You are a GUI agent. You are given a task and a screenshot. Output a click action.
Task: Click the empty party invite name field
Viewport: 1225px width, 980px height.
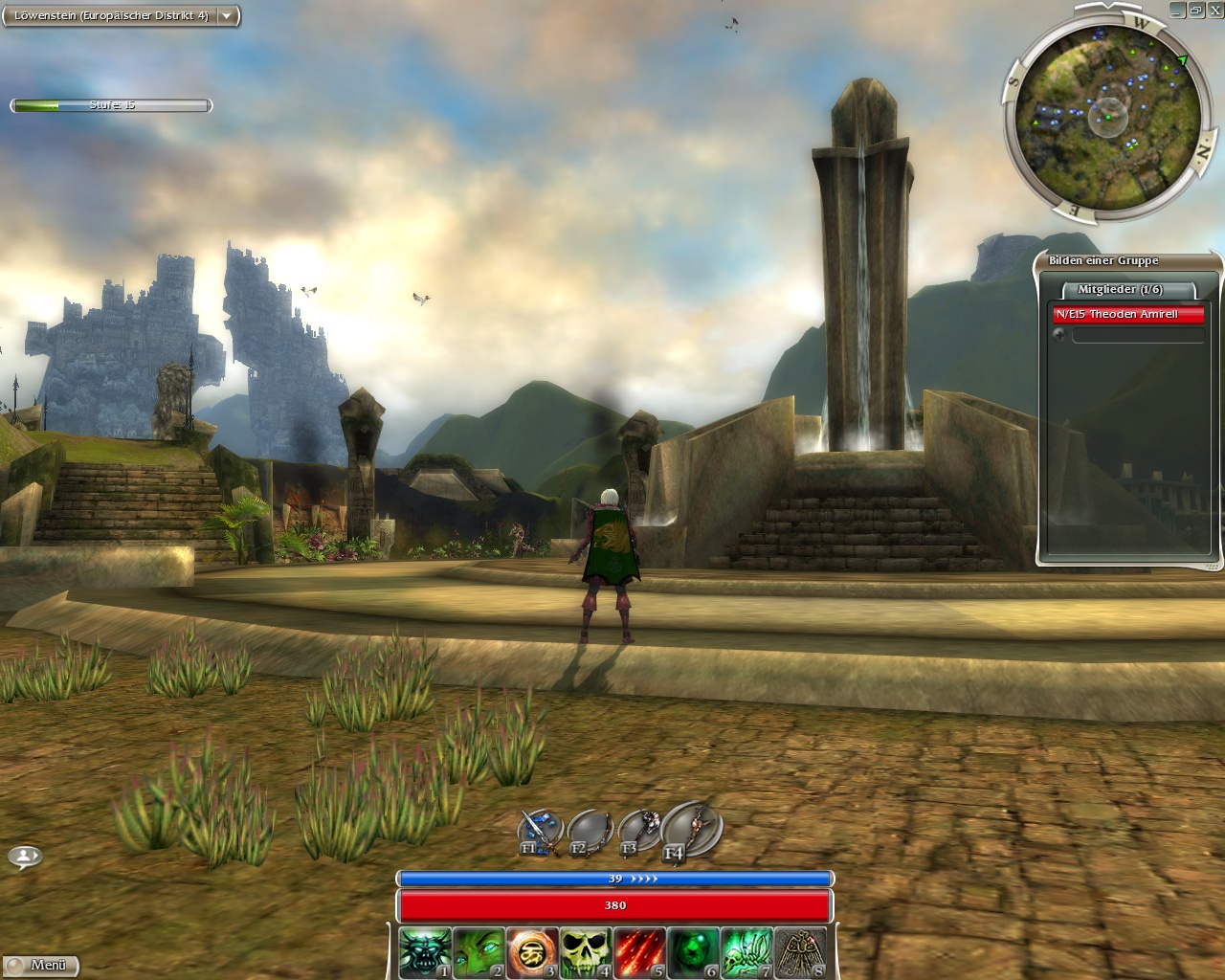coord(1137,335)
